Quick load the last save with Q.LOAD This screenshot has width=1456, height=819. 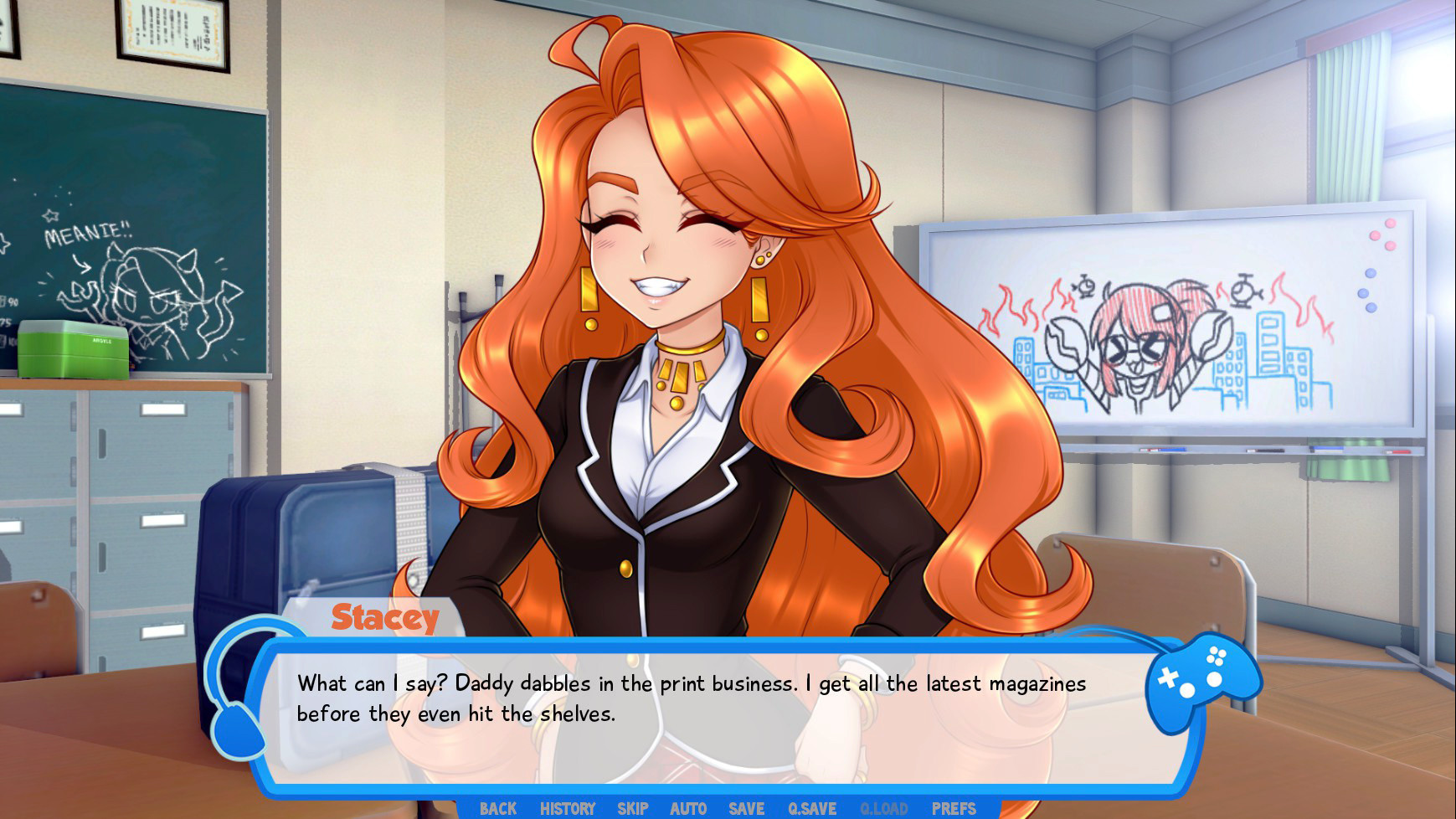[883, 809]
